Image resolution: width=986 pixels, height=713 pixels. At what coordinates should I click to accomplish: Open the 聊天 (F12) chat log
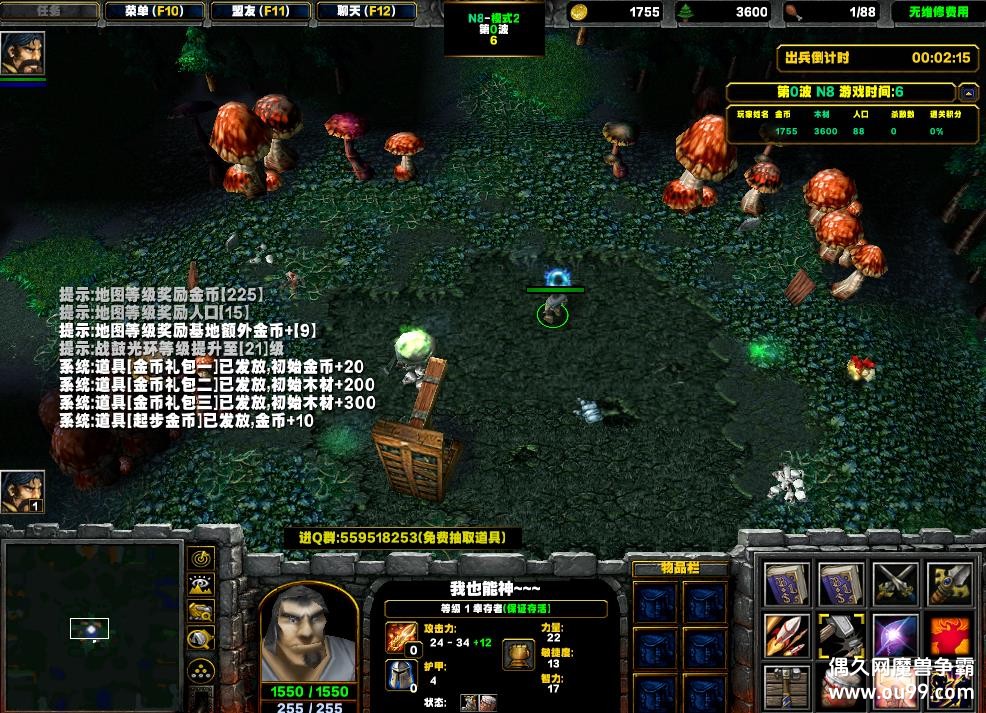365,11
